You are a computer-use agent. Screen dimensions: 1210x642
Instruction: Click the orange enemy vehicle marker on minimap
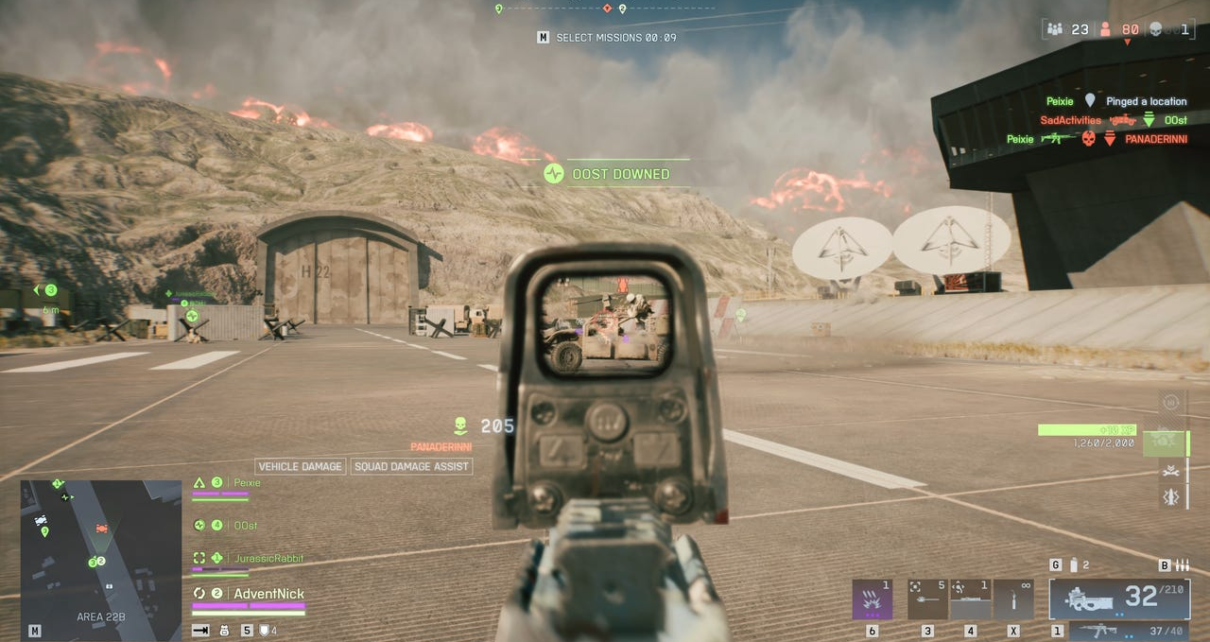click(x=101, y=527)
